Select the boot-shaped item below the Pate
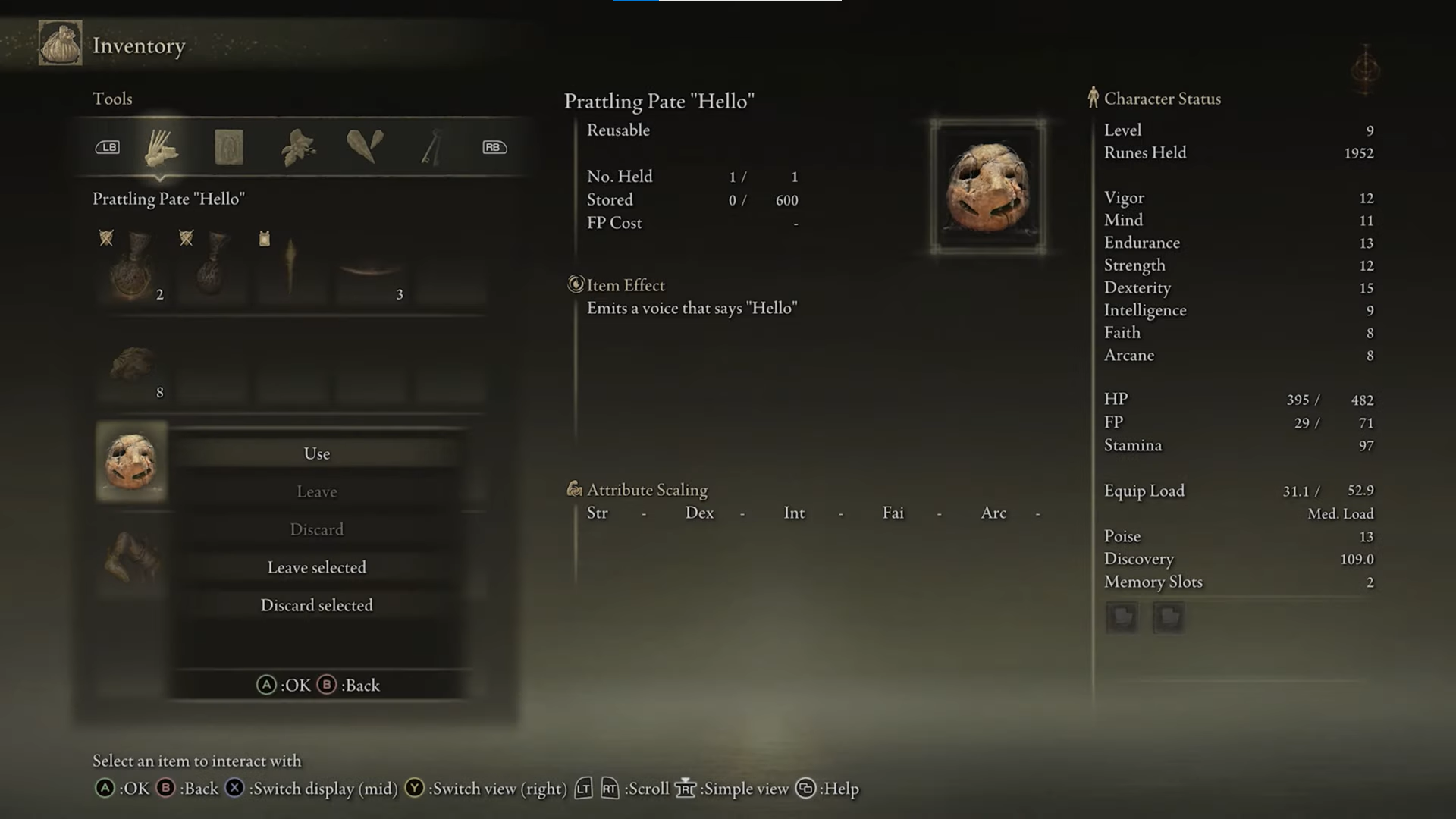Screen dimensions: 1456x819 [132, 557]
